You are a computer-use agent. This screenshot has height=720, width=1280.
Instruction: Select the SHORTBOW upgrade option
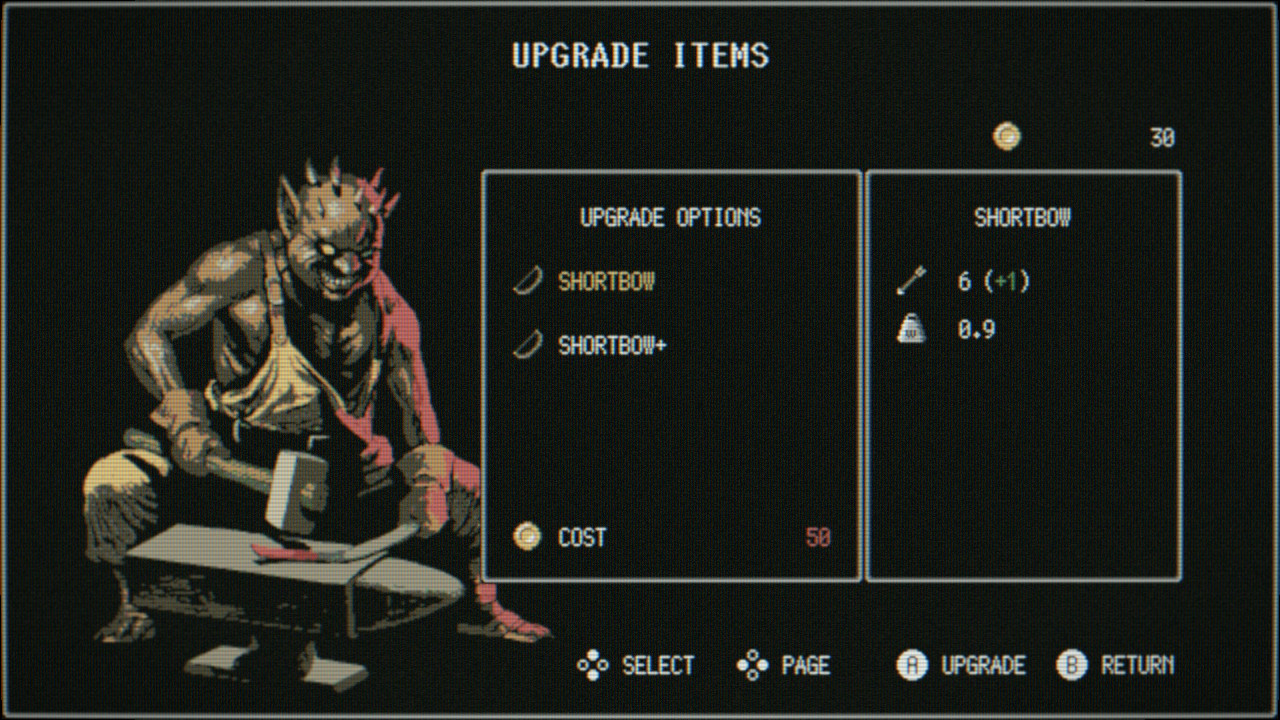606,281
